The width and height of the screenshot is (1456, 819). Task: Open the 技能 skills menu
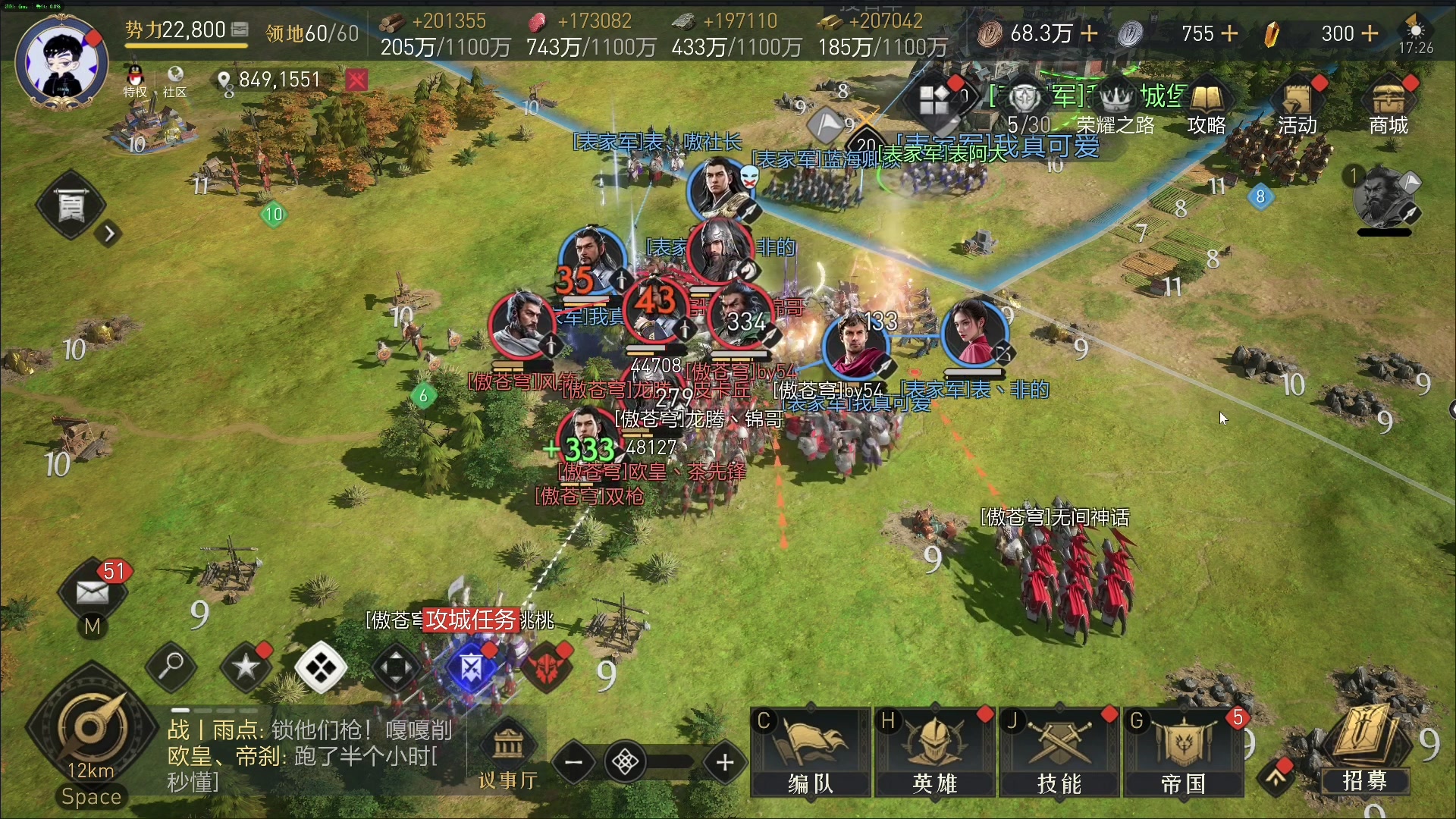1059,752
